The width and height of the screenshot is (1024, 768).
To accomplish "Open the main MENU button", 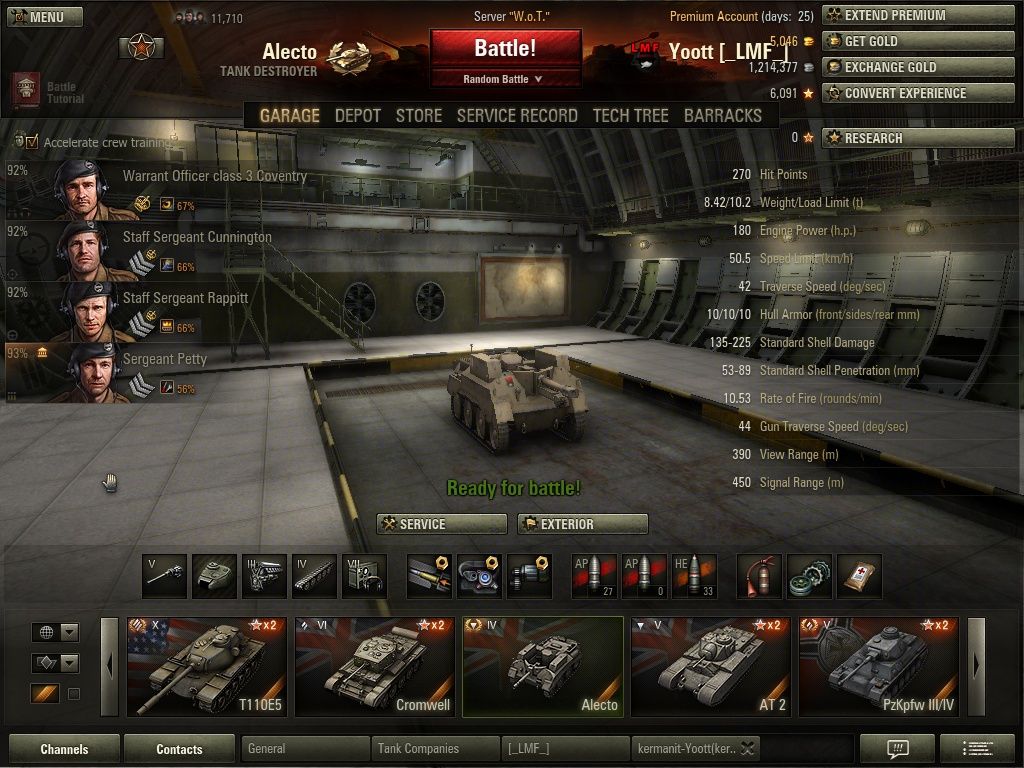I will [44, 17].
